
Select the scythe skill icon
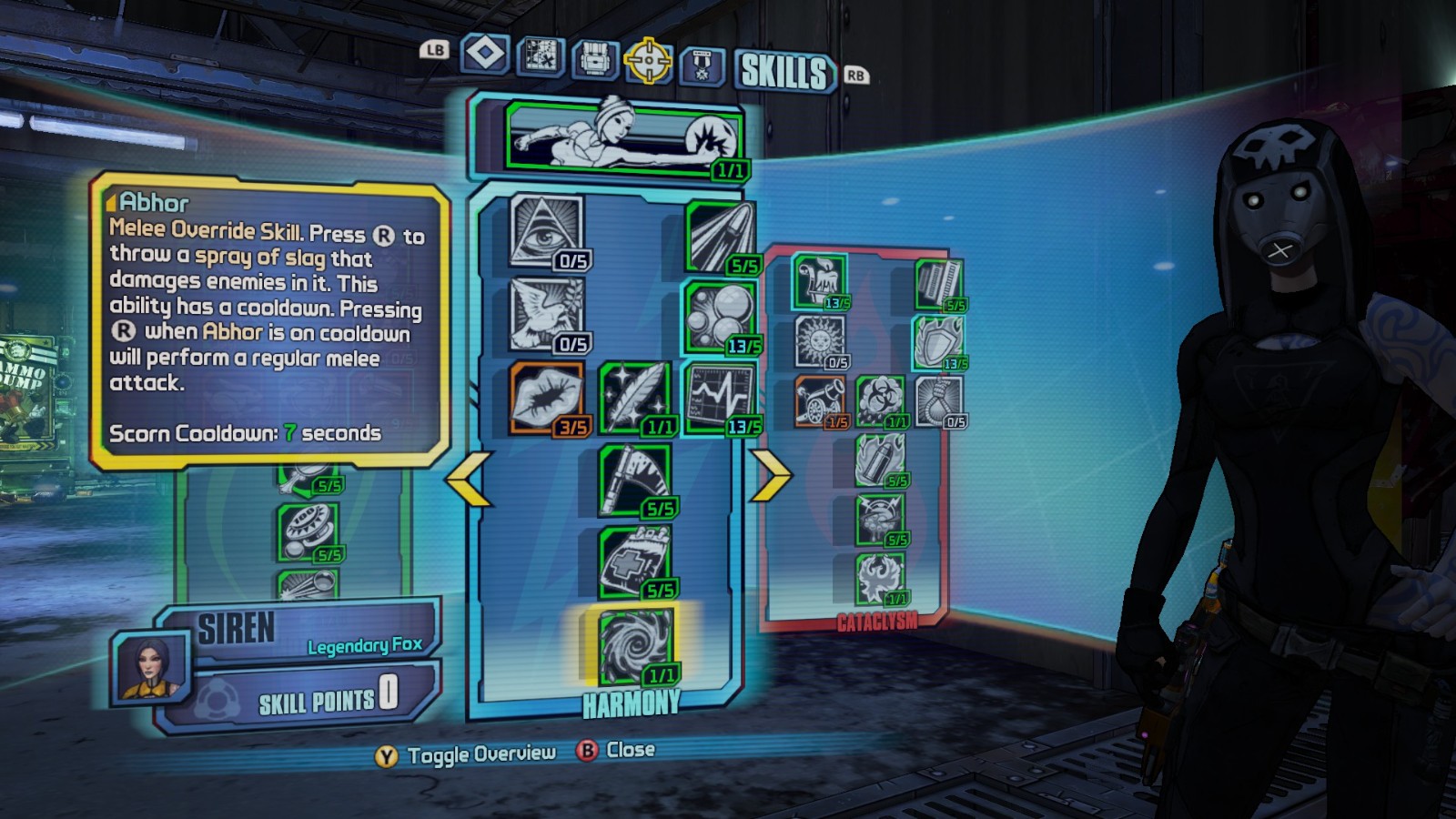634,480
